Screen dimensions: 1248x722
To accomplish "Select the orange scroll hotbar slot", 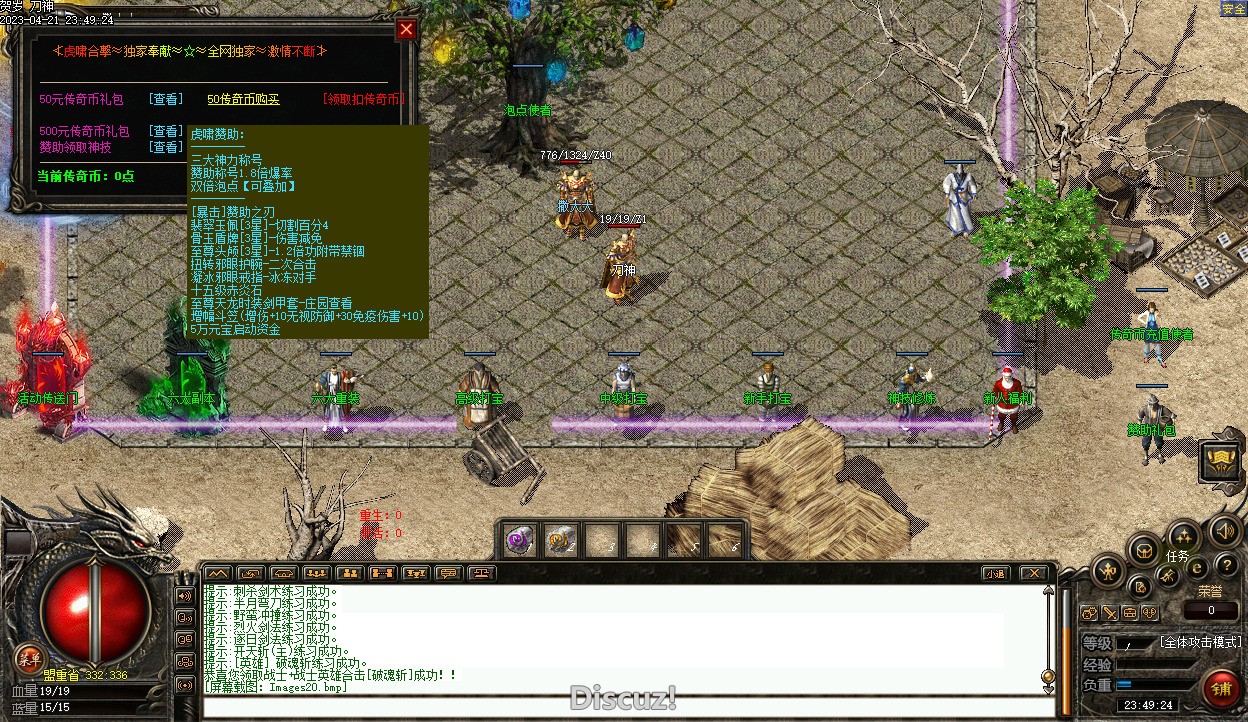I will pyautogui.click(x=559, y=541).
